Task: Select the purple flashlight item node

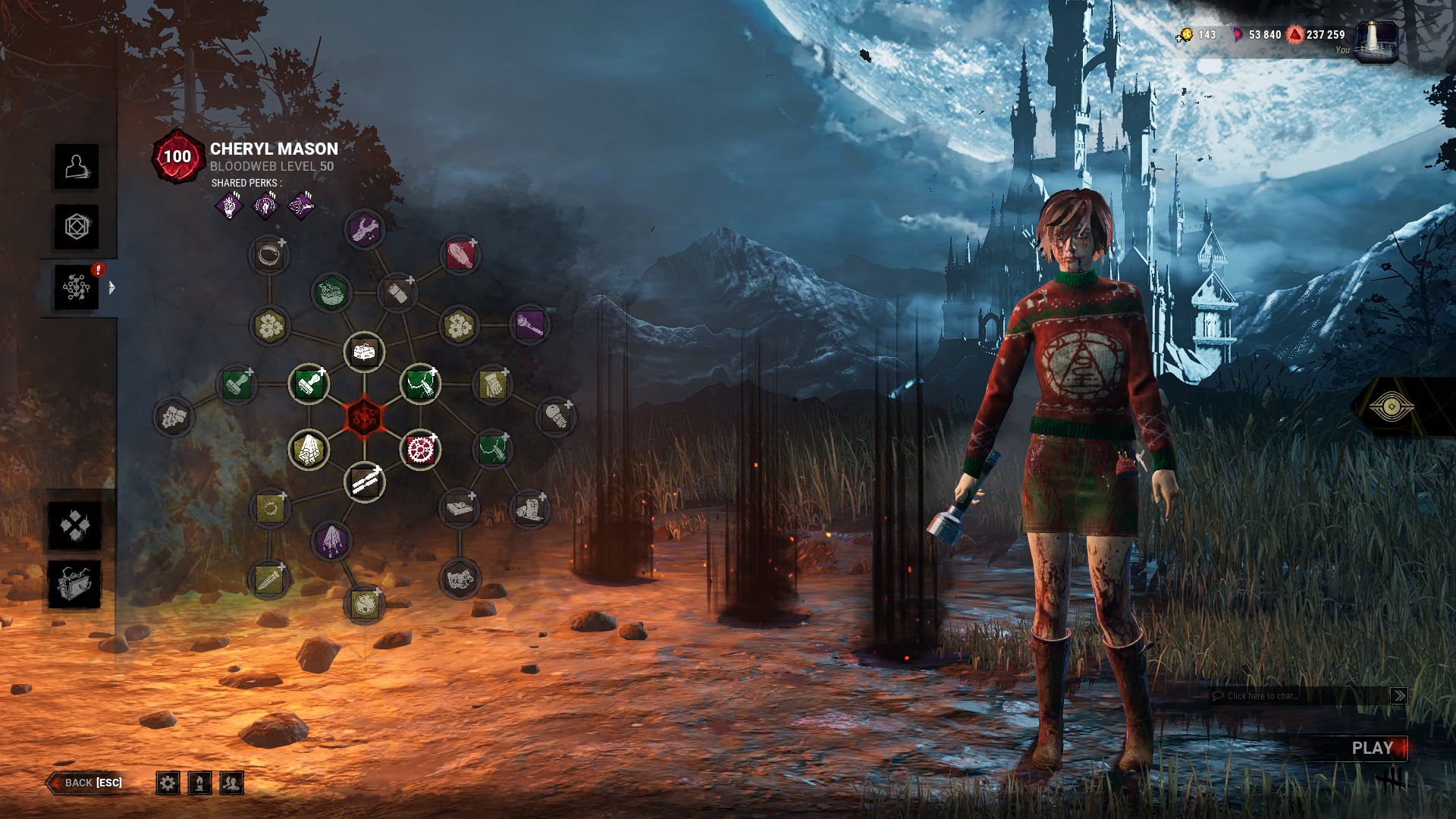Action: (530, 325)
